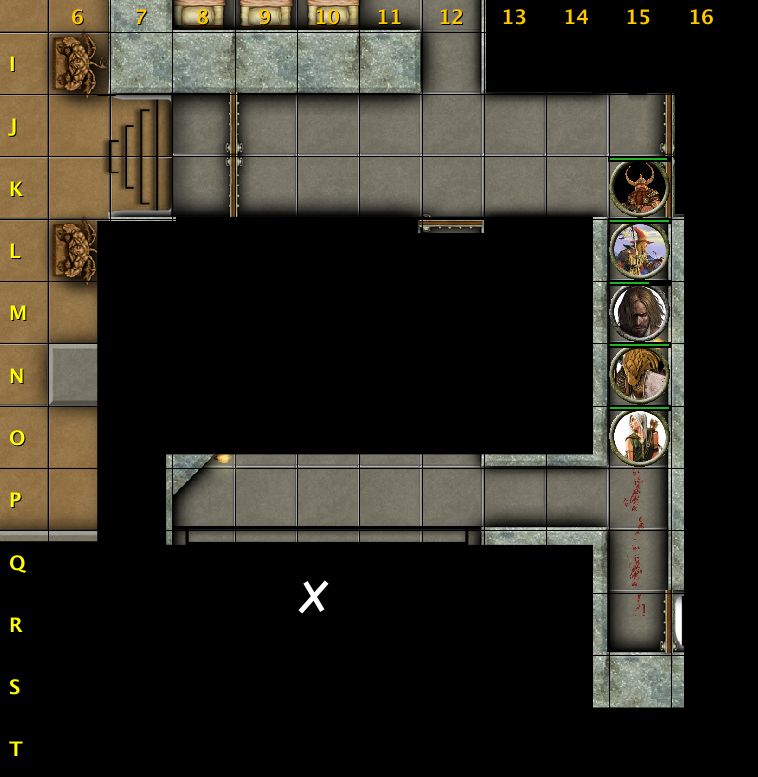Pick the golden dragonborn token
The height and width of the screenshot is (777, 758).
(x=639, y=375)
